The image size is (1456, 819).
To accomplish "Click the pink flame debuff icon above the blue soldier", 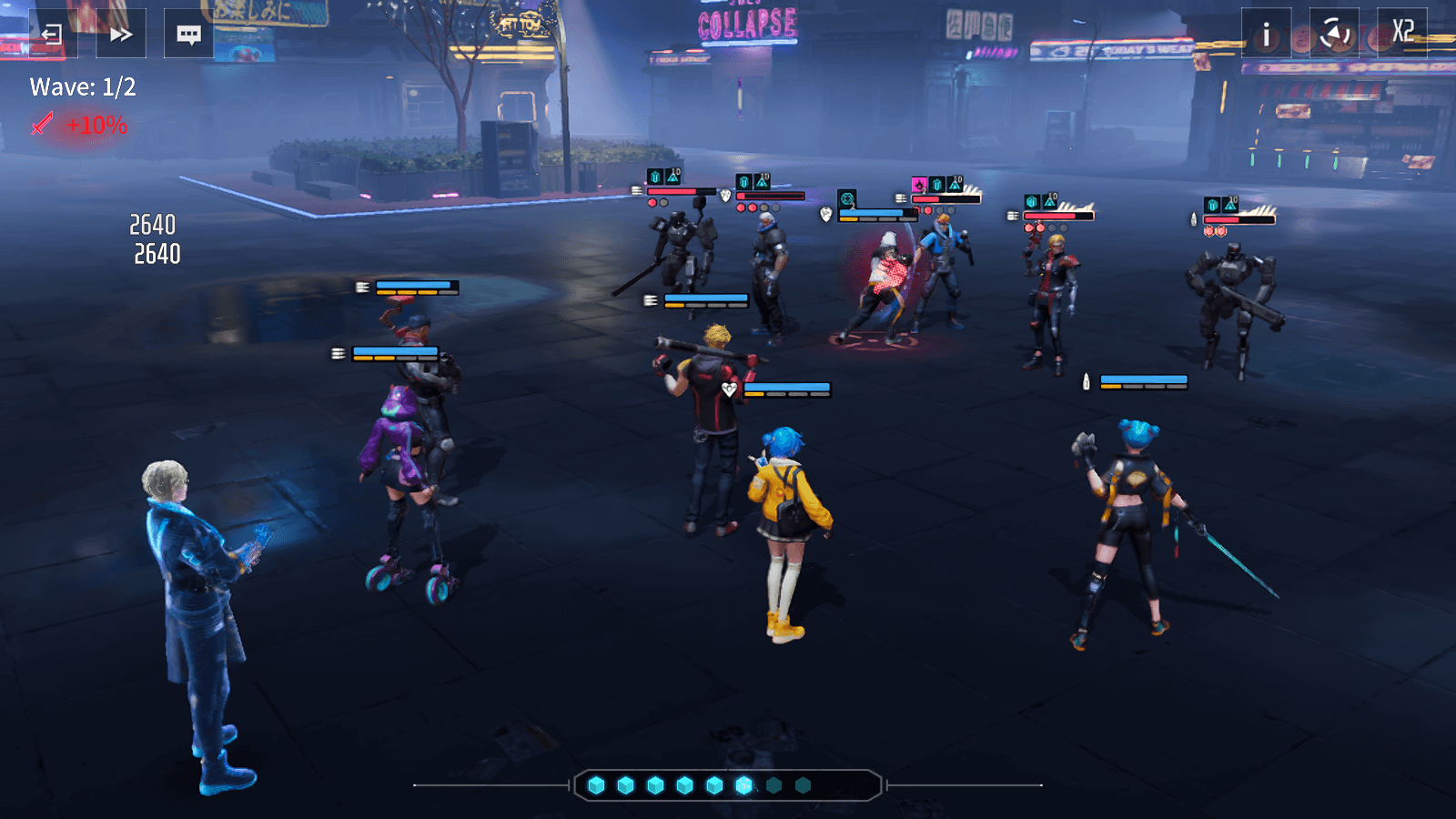I will pyautogui.click(x=917, y=182).
